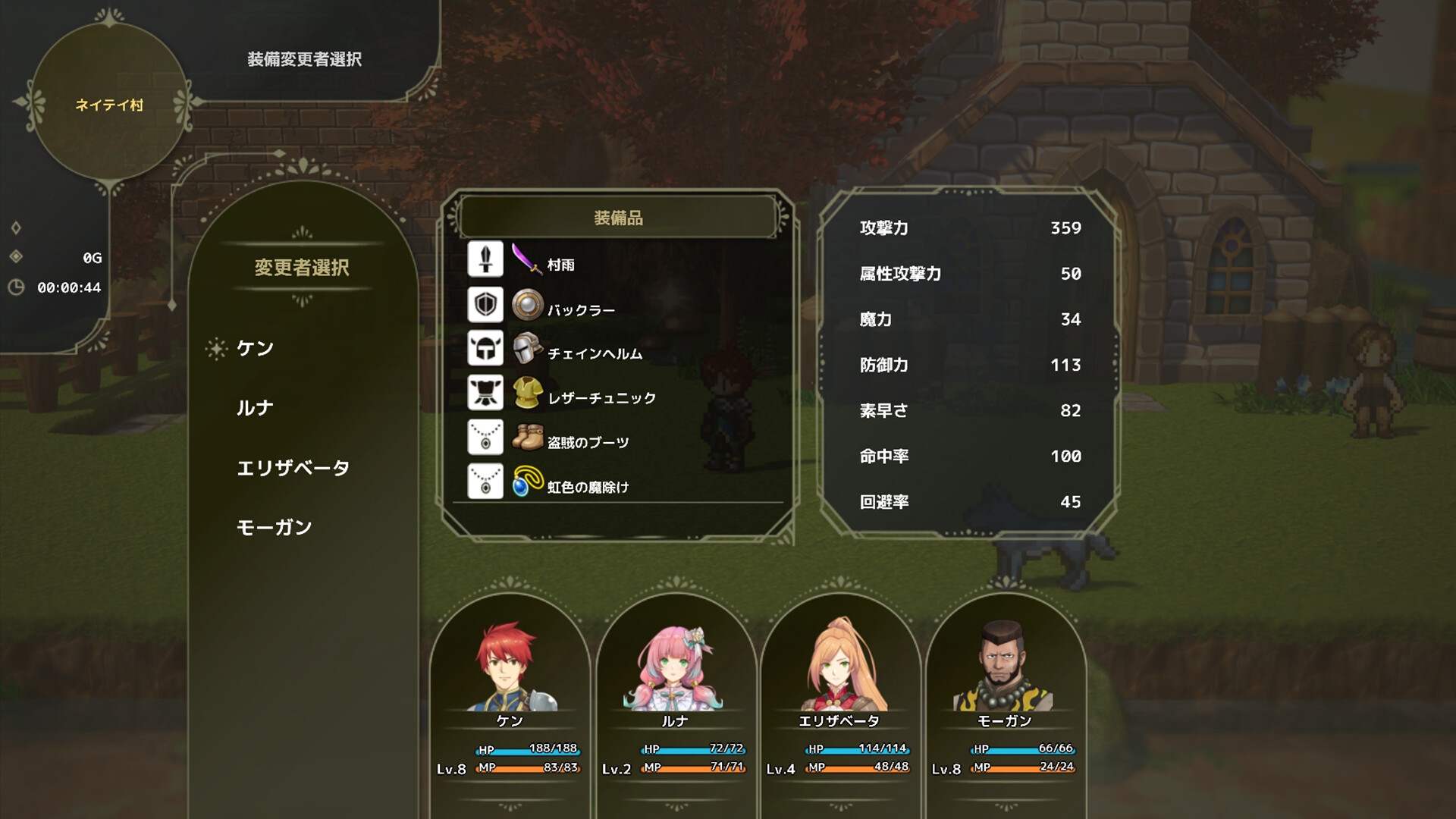Viewport: 1456px width, 819px height.
Task: Select the weapon slot sword icon
Action: click(486, 259)
